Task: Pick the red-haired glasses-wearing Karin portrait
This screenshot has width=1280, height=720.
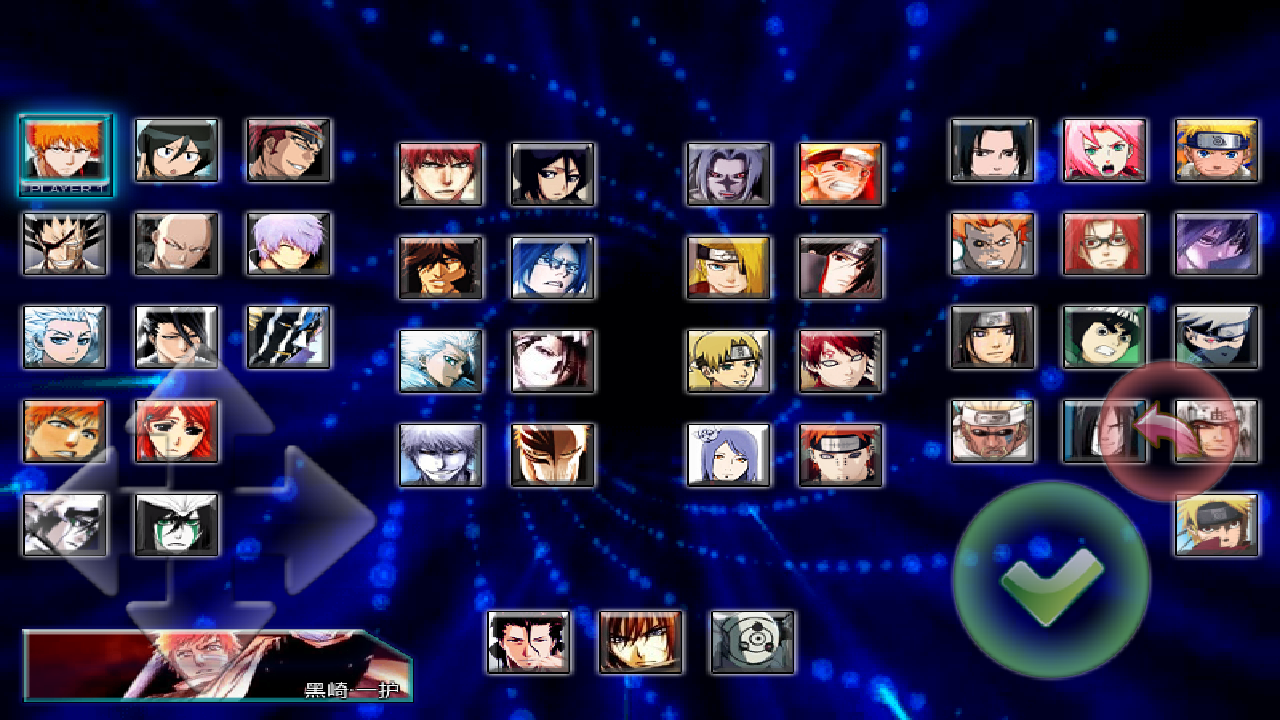Action: (x=1104, y=243)
